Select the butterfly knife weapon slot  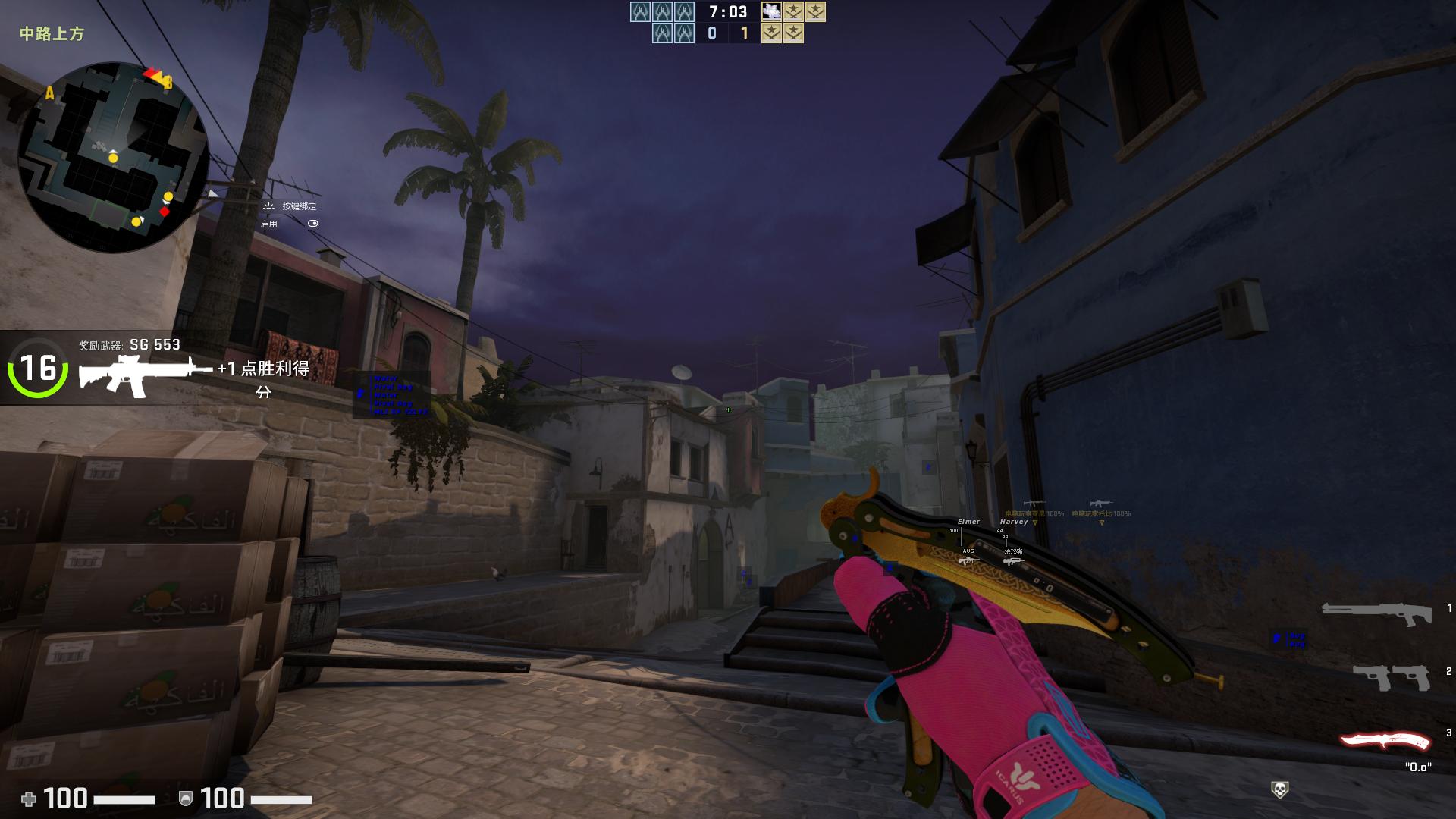pyautogui.click(x=1385, y=741)
